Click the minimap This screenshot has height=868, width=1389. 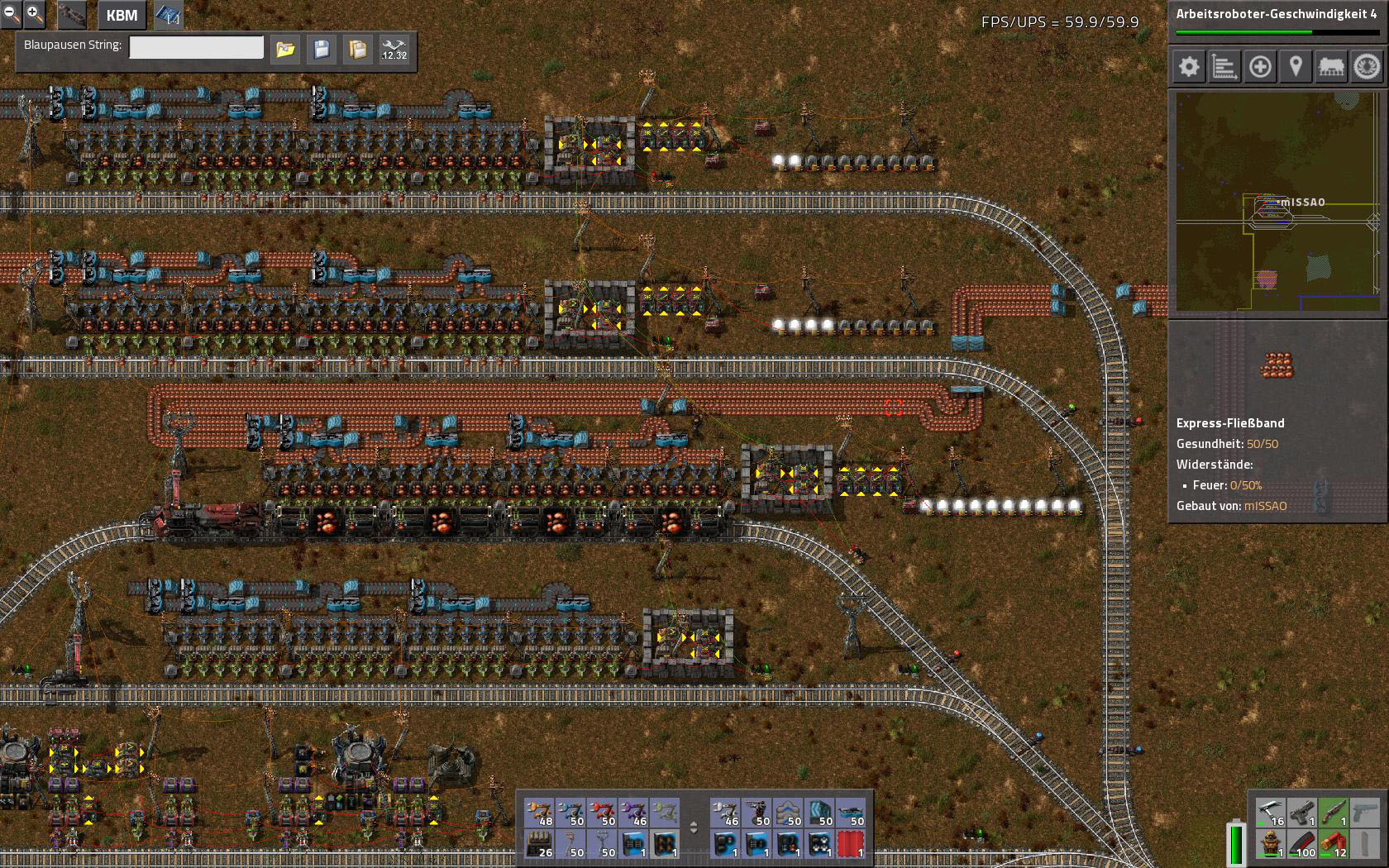coord(1277,202)
